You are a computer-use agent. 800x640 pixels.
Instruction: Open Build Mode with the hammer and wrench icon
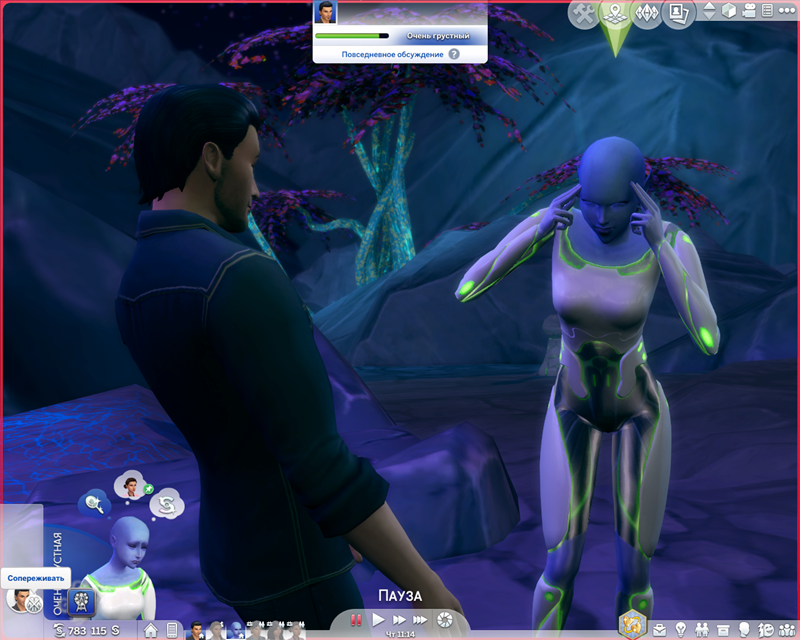tap(584, 14)
